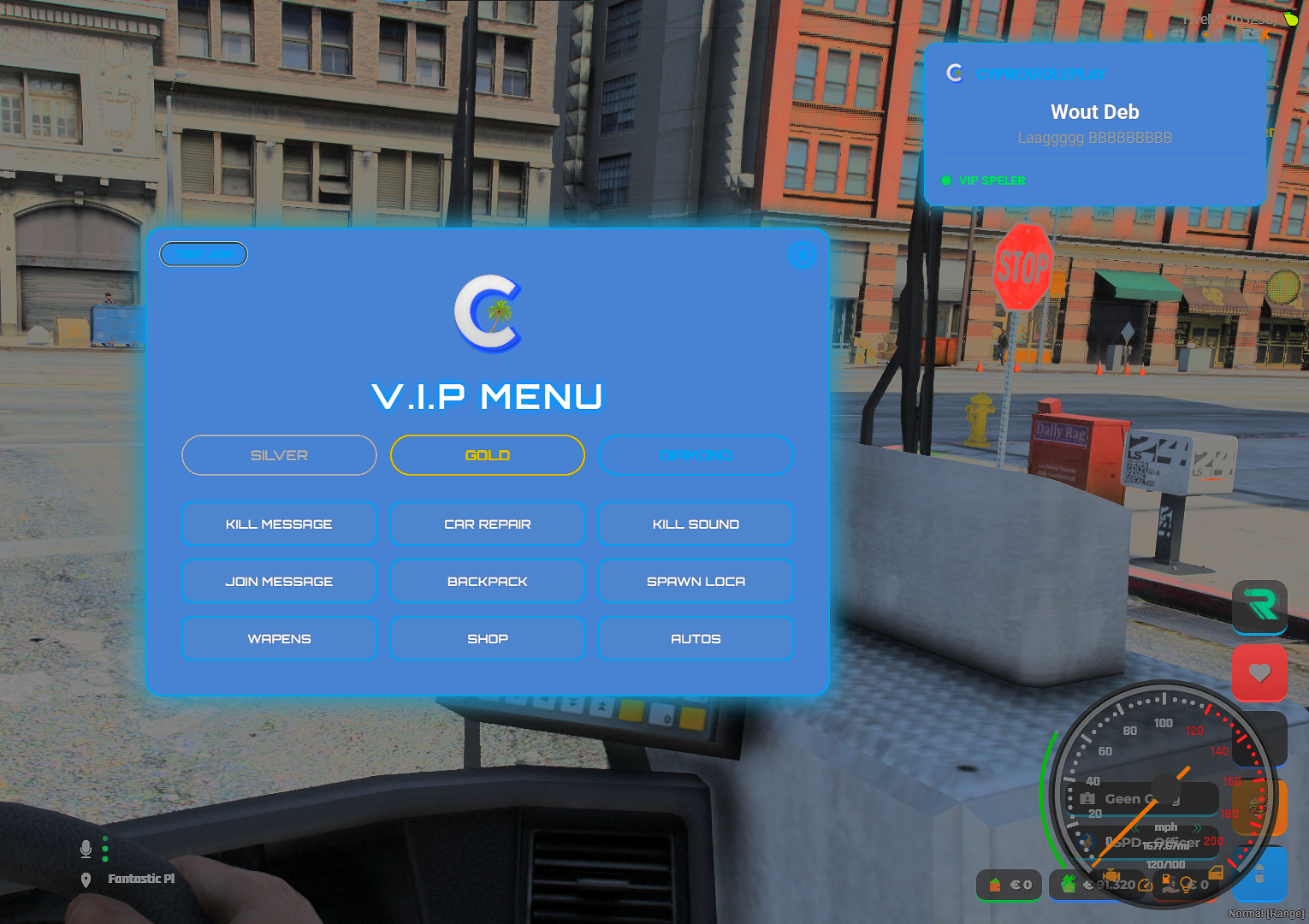This screenshot has height=924, width=1309.
Task: Click the TEST JOIN button
Action: pyautogui.click(x=203, y=253)
